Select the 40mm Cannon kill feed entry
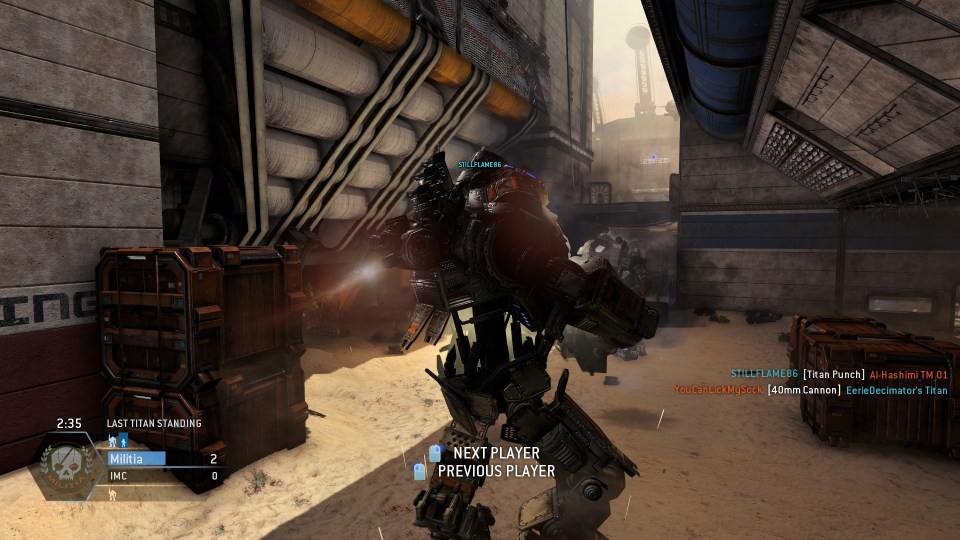Viewport: 960px width, 540px height. (810, 390)
